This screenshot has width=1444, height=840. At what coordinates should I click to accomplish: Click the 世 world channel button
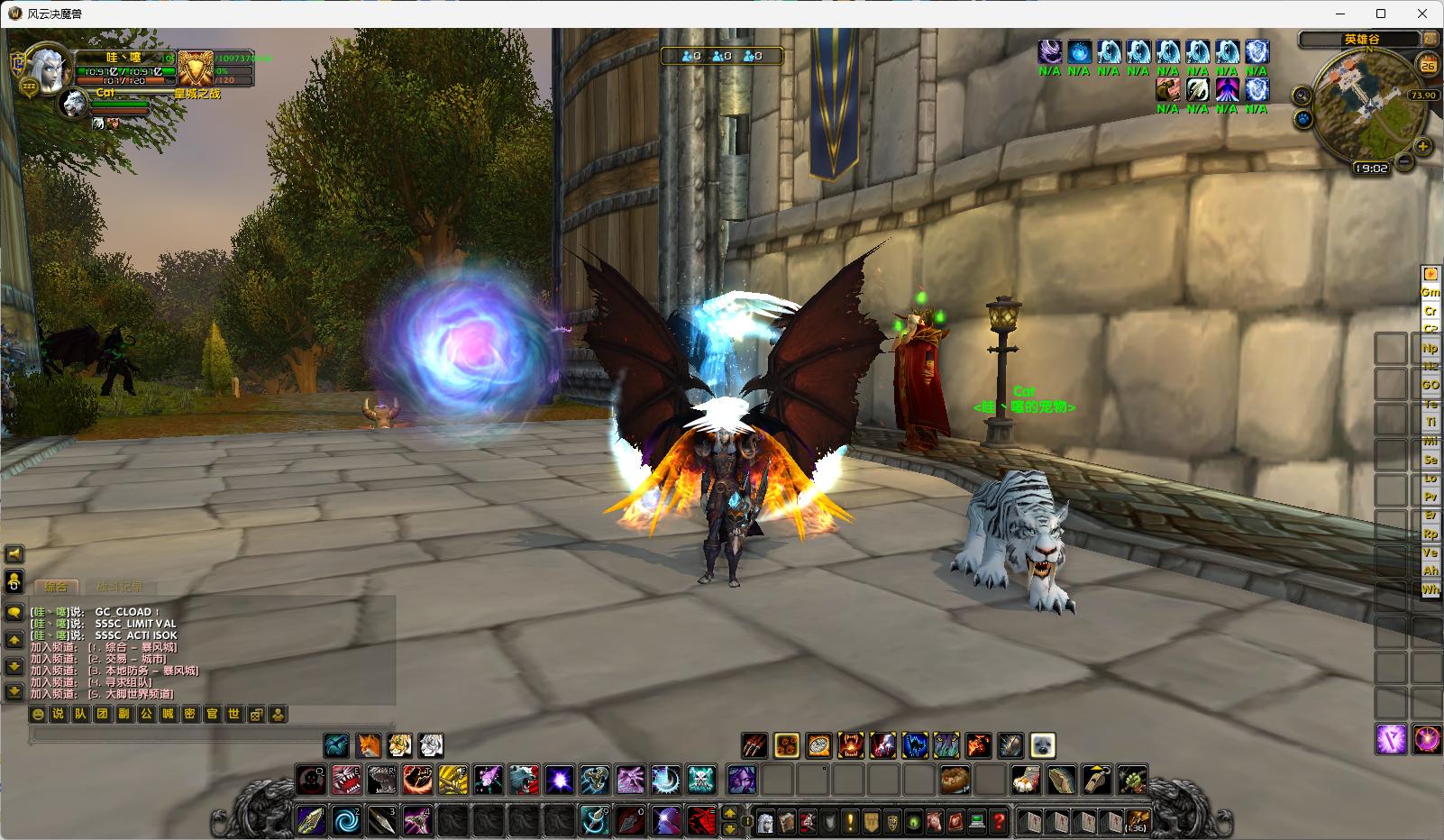coord(233,714)
